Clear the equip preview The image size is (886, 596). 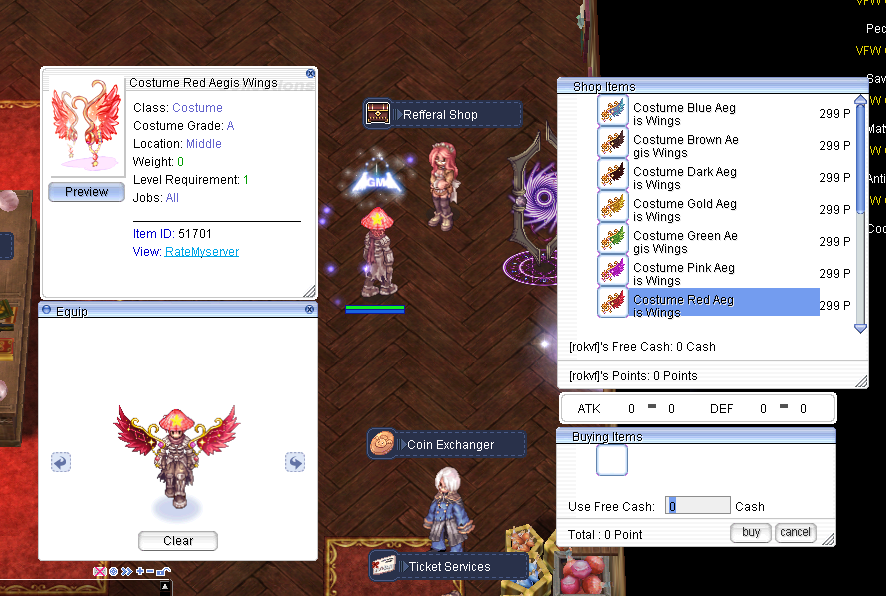tap(177, 541)
